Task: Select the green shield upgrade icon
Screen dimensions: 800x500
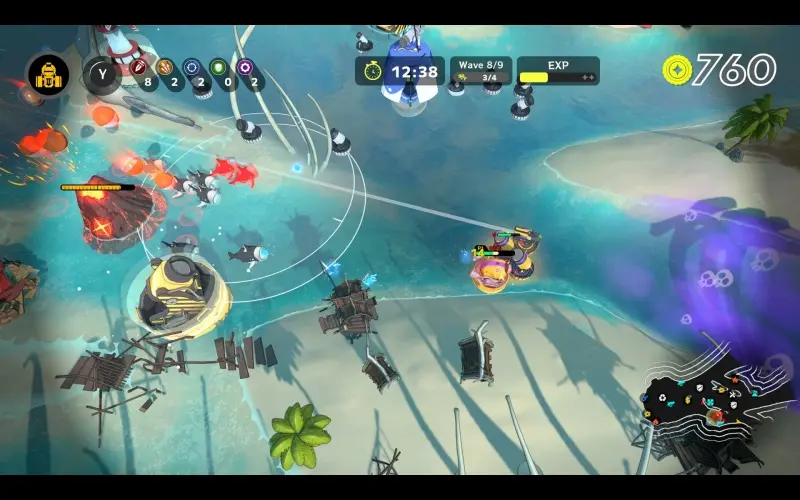Action: click(218, 70)
